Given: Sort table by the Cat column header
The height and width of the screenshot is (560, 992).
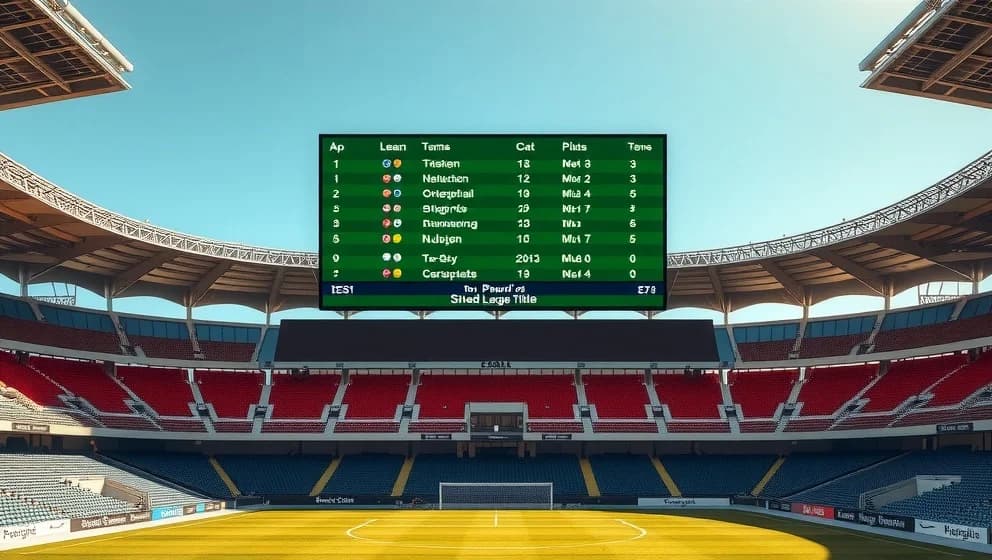Looking at the screenshot, I should click(x=525, y=146).
